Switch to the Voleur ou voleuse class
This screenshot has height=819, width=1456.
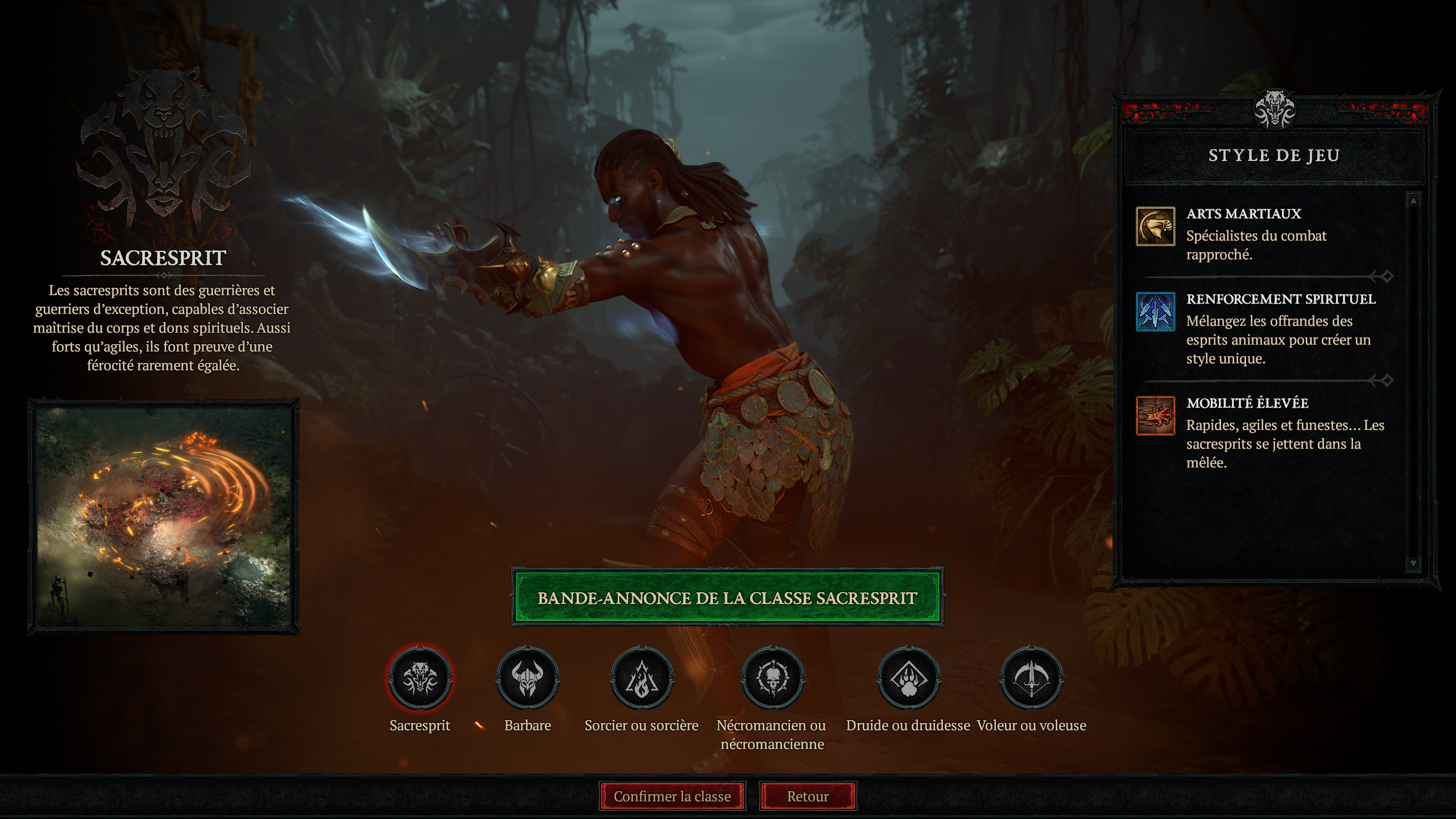(x=1031, y=678)
